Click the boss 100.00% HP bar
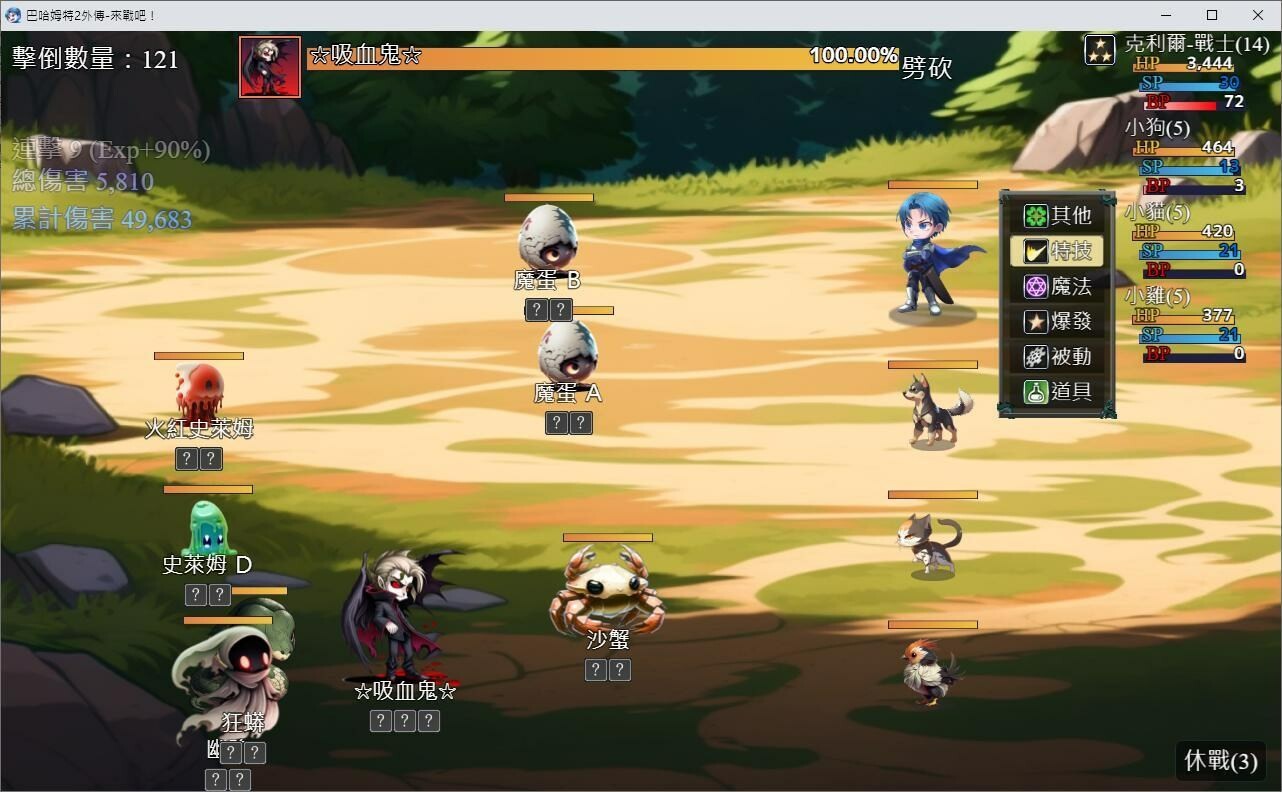This screenshot has height=792, width=1282. pos(600,57)
